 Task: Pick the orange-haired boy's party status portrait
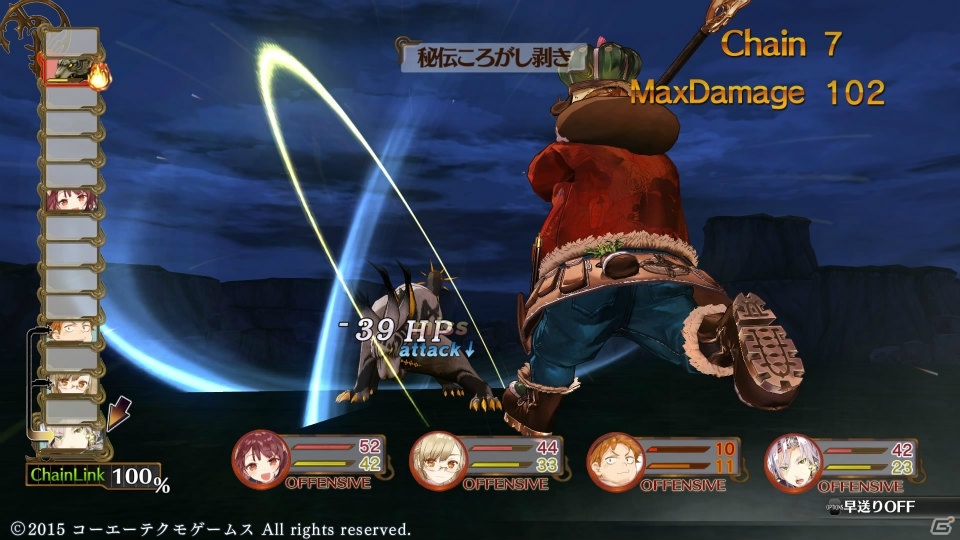[611, 460]
